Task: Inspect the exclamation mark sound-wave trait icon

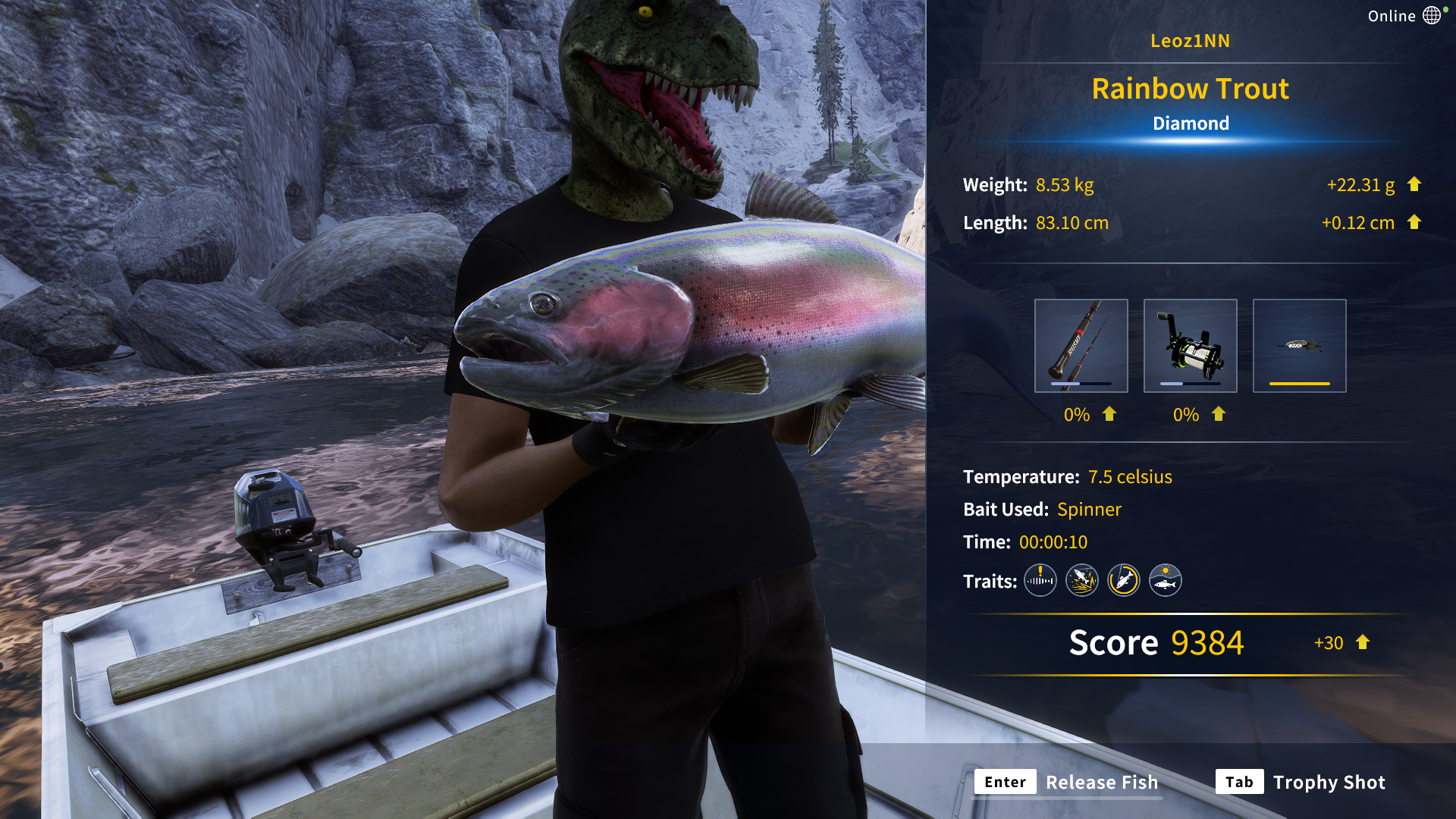Action: tap(1040, 581)
